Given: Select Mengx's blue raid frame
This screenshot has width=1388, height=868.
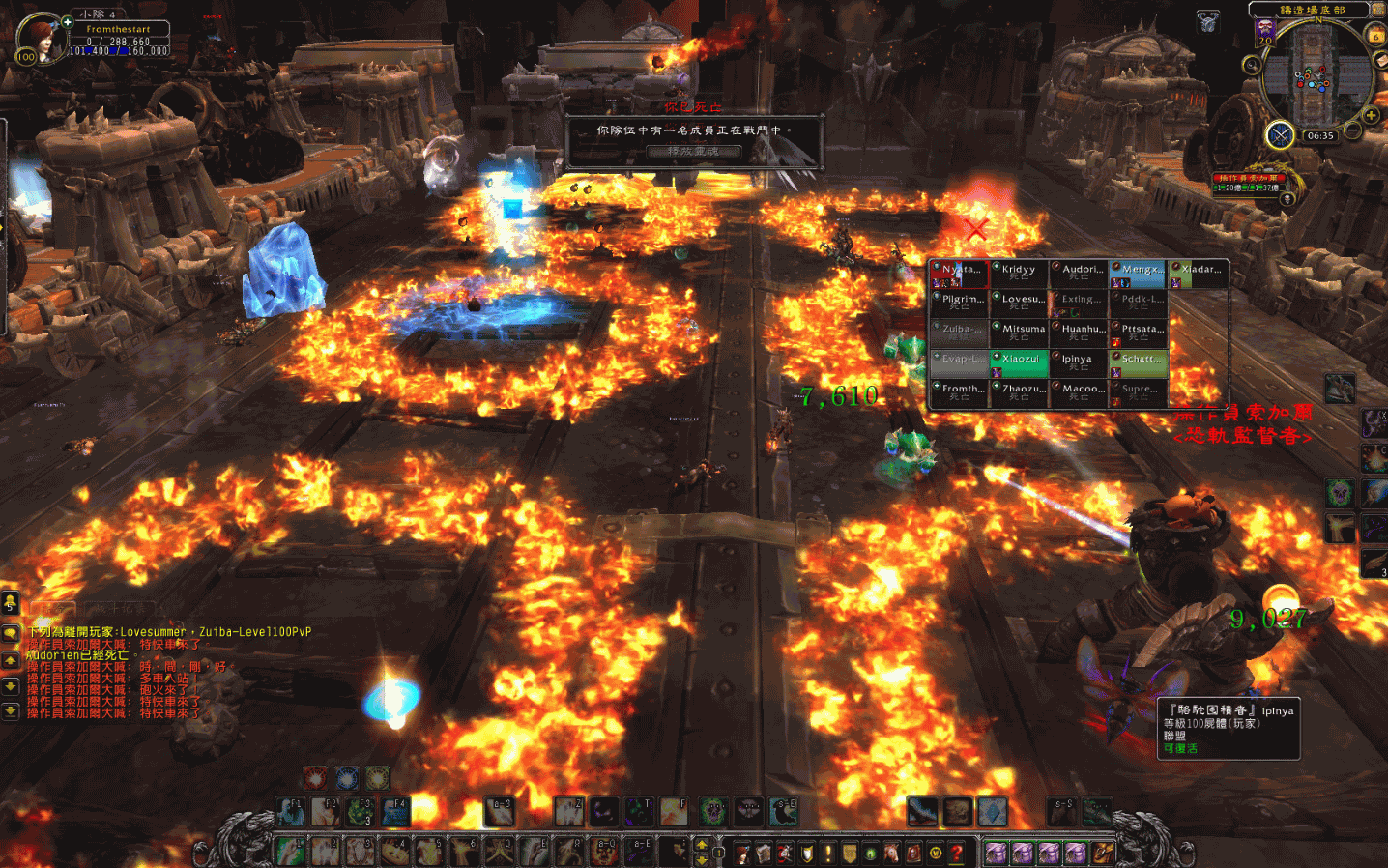Looking at the screenshot, I should click(x=1139, y=273).
